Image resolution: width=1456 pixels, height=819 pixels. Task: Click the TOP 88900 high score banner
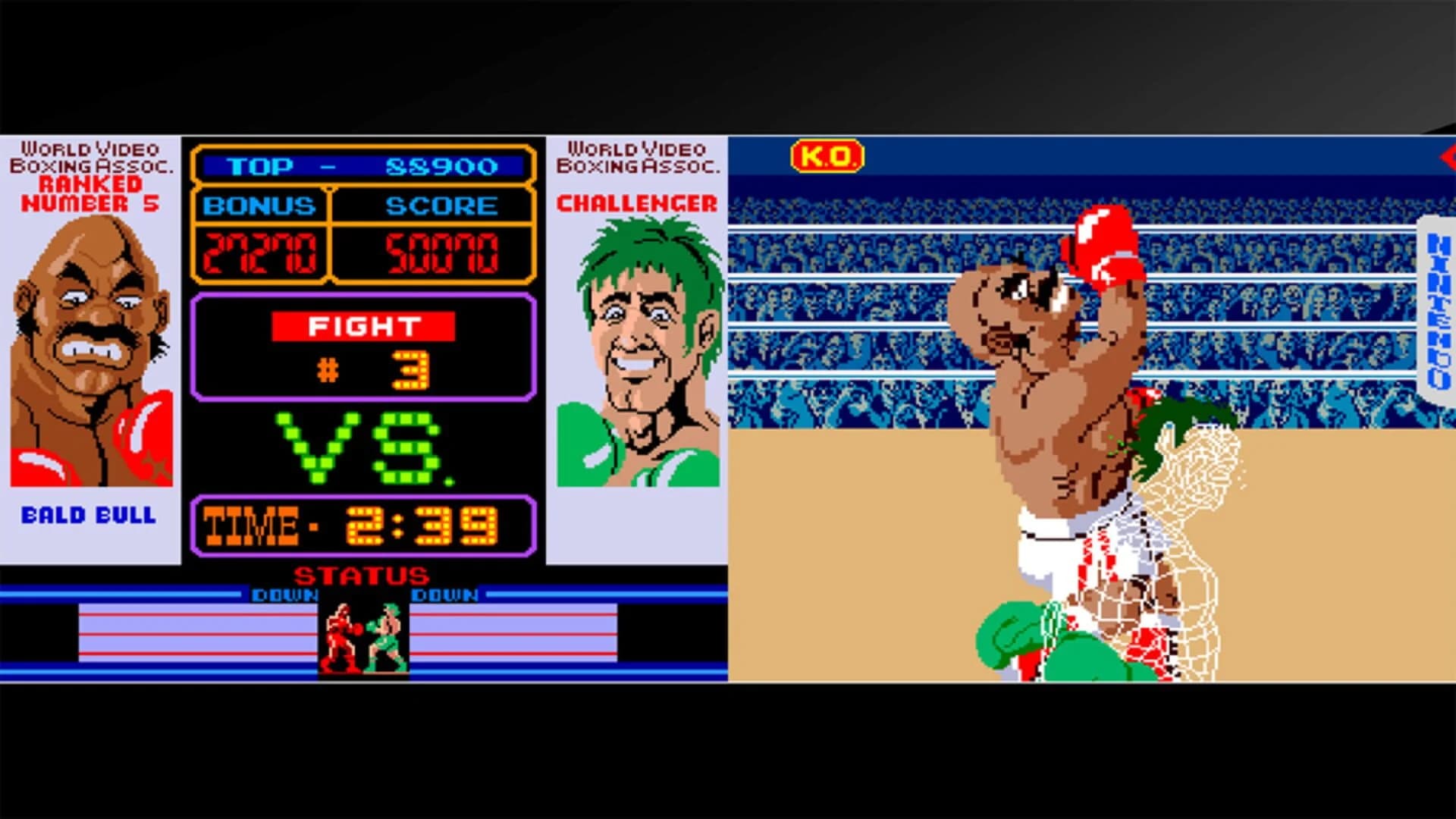click(x=362, y=166)
